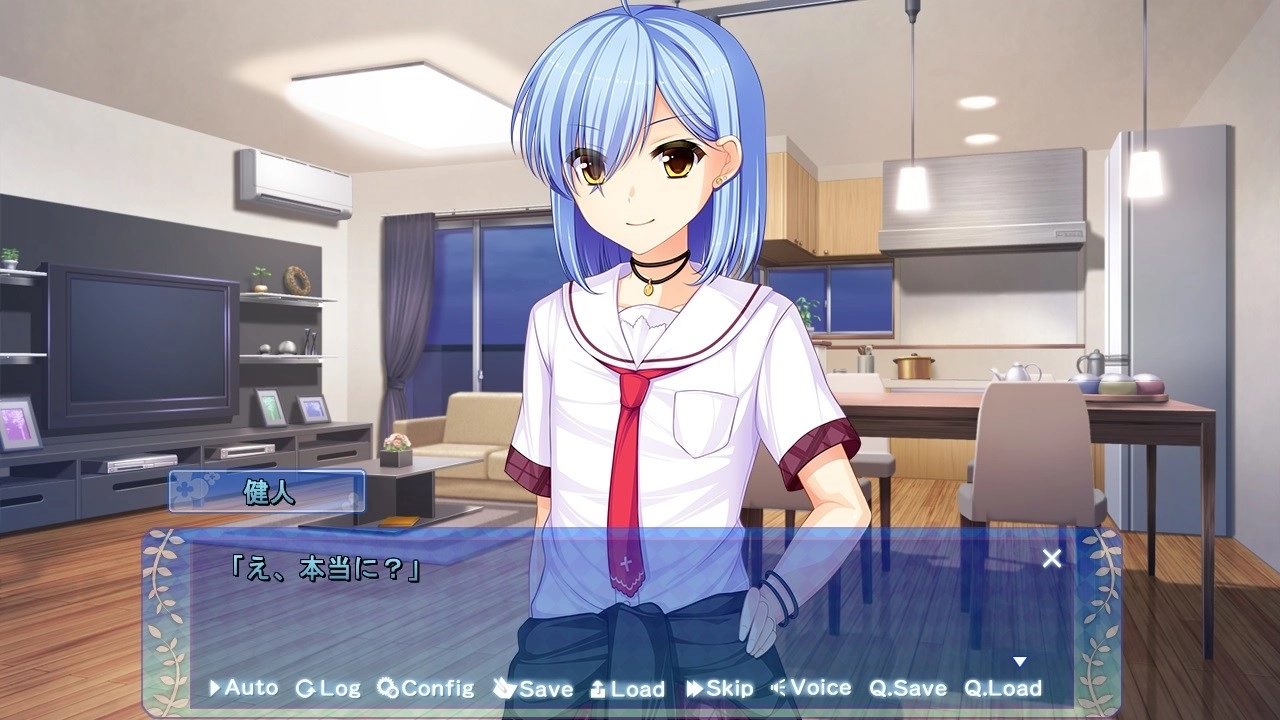
Task: Advance dialogue via the white arrow indicator
Action: coord(1020,662)
